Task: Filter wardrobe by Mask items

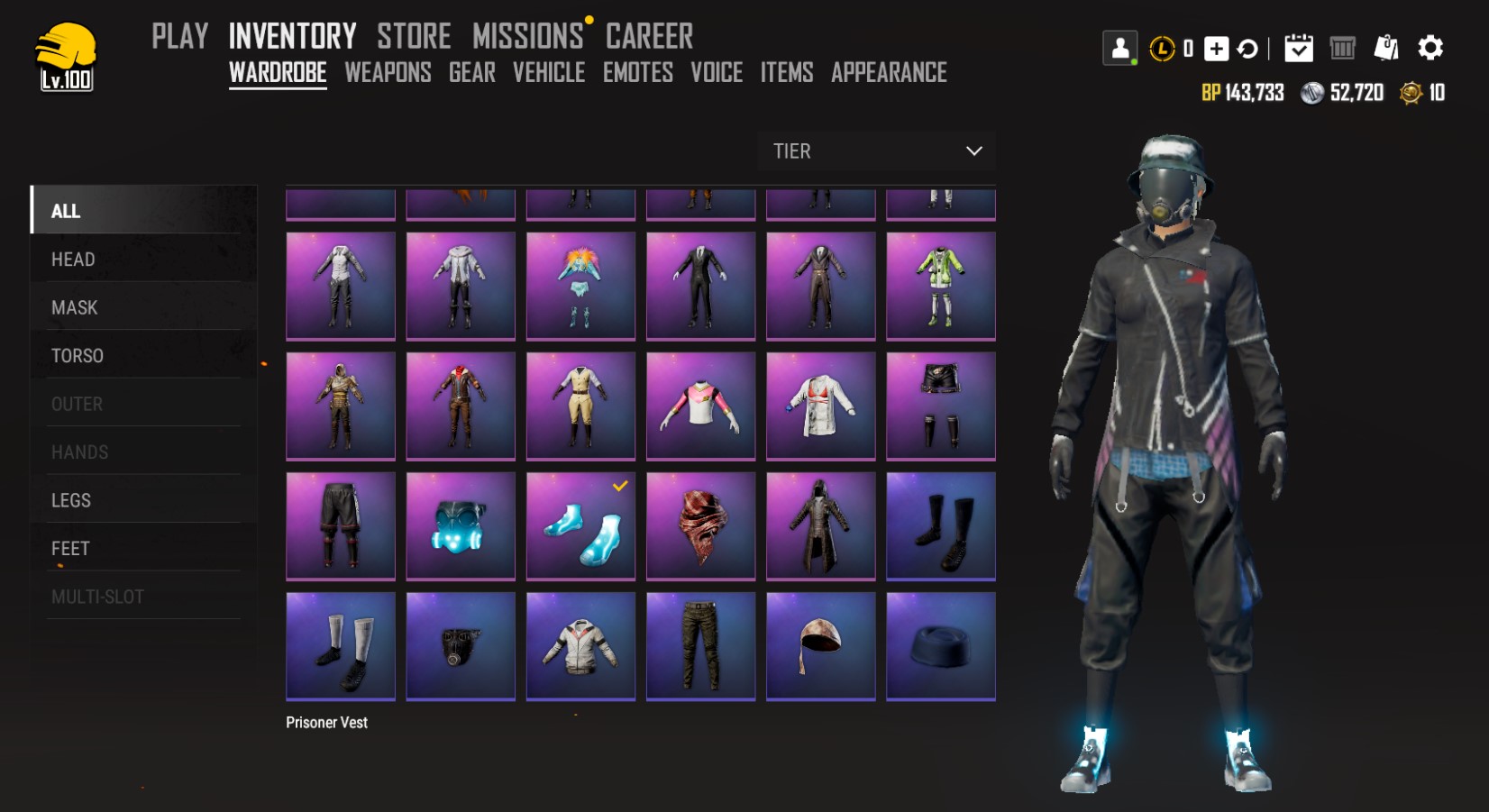Action: [x=74, y=308]
